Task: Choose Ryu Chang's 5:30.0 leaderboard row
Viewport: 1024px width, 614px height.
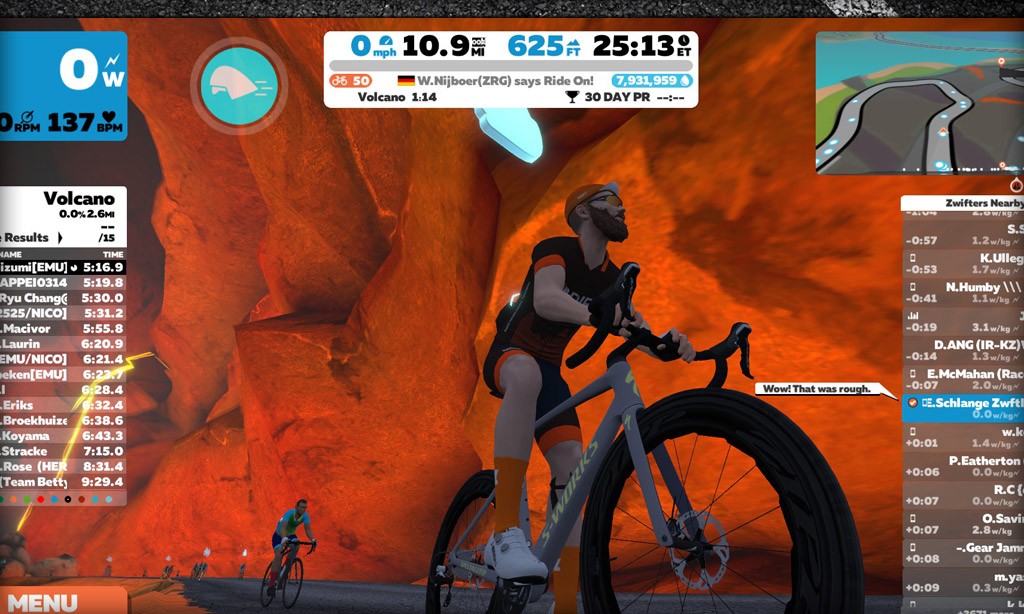Action: 62,298
